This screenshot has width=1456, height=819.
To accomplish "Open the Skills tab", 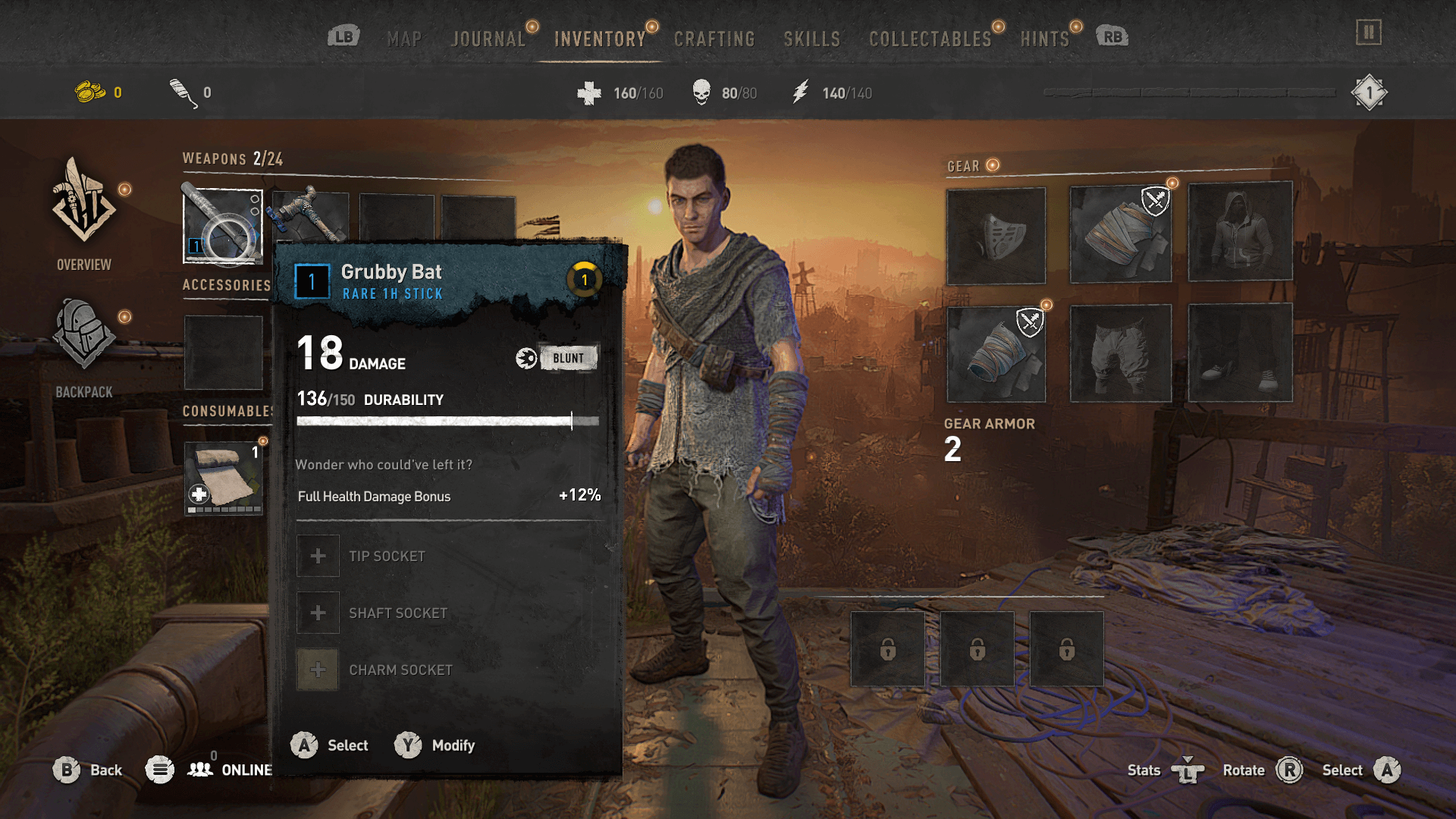I will [x=811, y=39].
